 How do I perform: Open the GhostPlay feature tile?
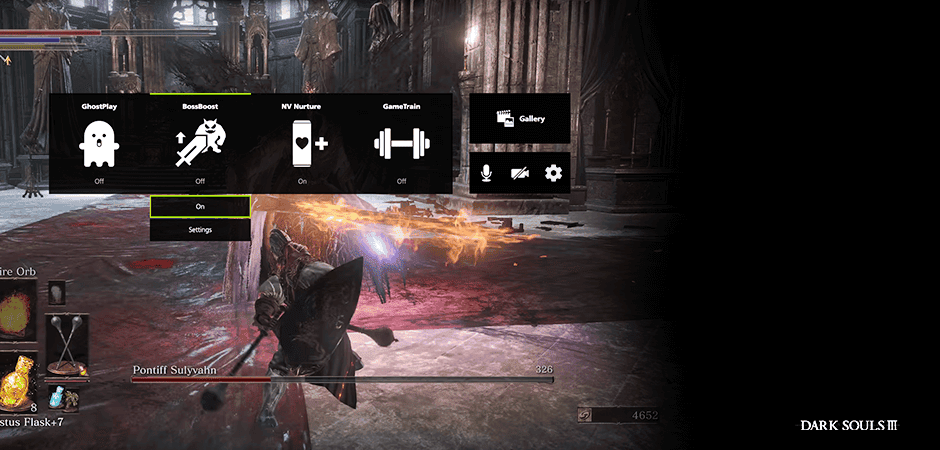(99, 143)
